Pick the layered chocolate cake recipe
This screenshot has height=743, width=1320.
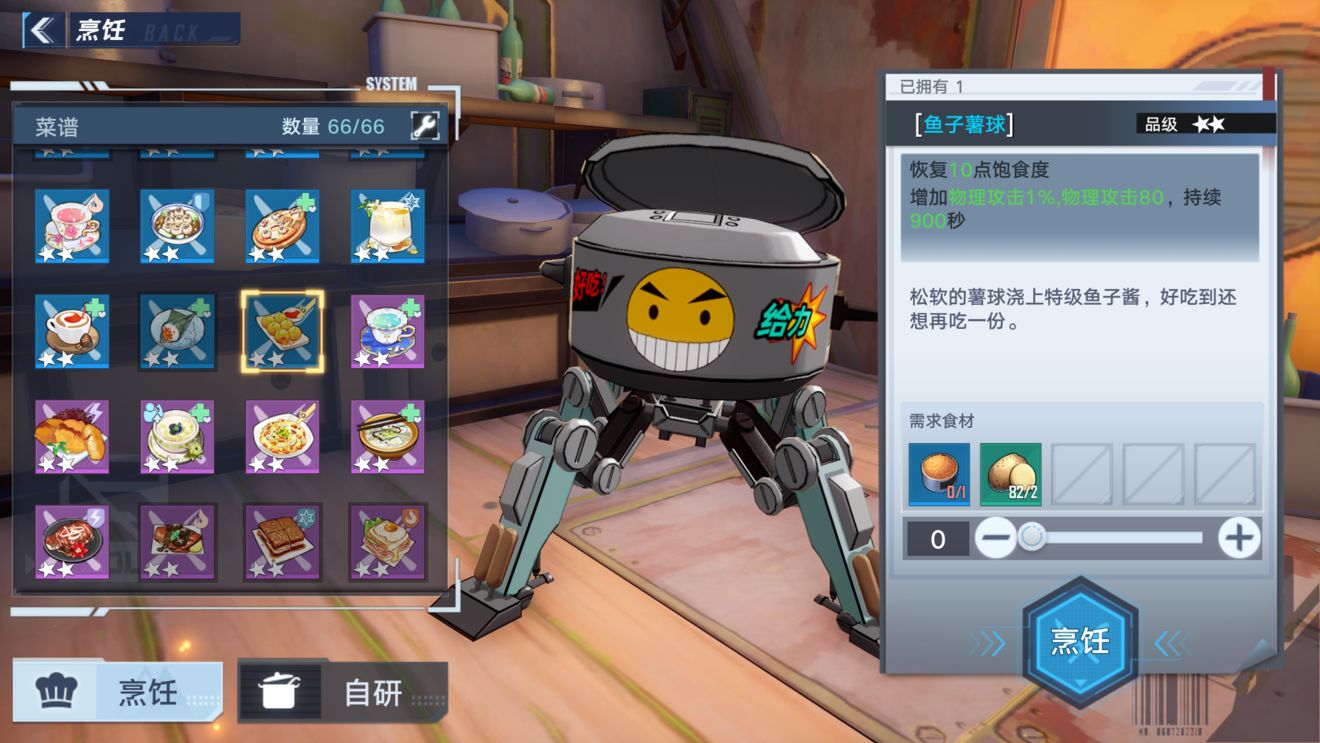click(x=282, y=541)
